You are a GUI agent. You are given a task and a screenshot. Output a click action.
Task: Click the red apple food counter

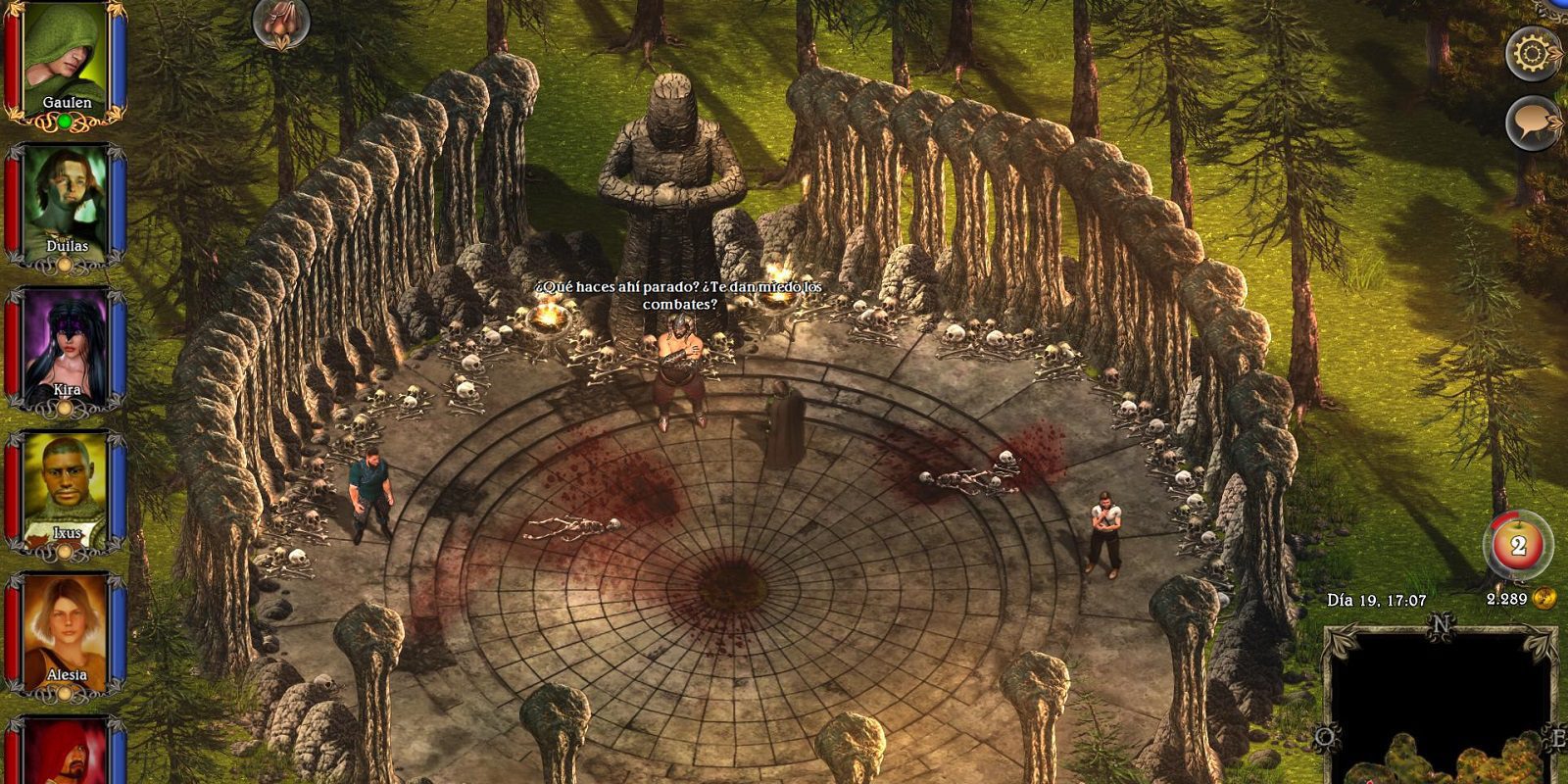[1517, 545]
